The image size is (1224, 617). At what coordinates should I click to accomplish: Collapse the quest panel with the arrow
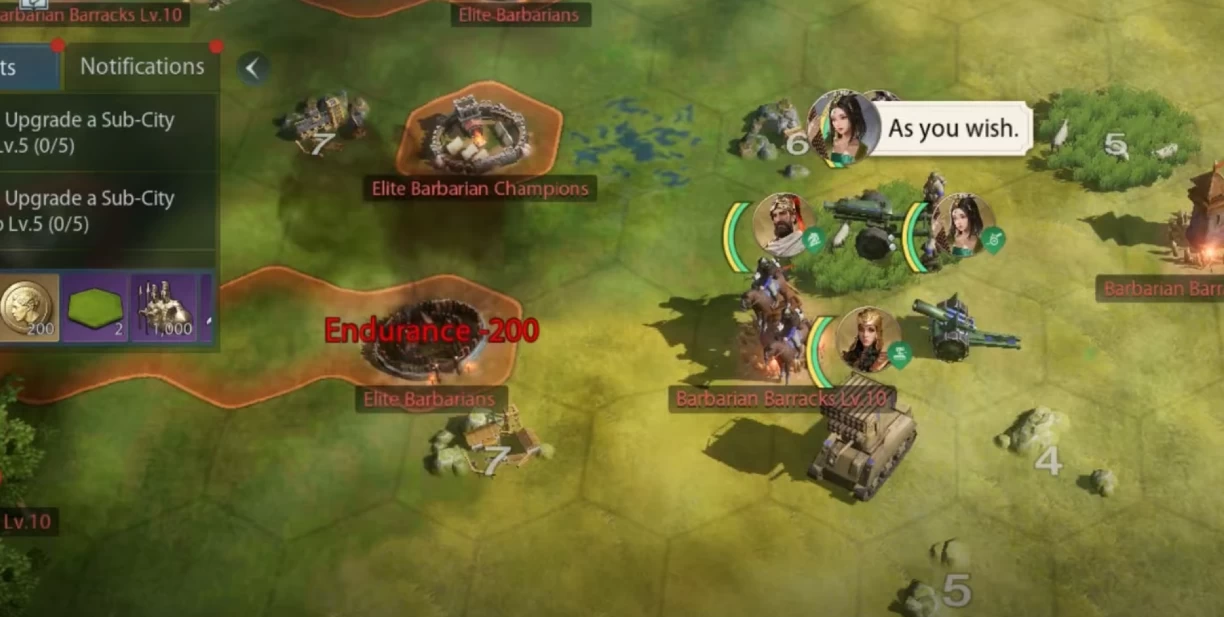click(x=253, y=68)
